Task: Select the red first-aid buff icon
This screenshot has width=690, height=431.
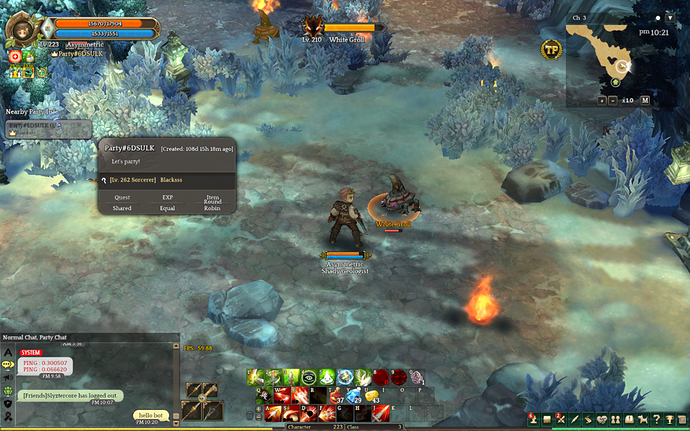Action: [x=16, y=58]
